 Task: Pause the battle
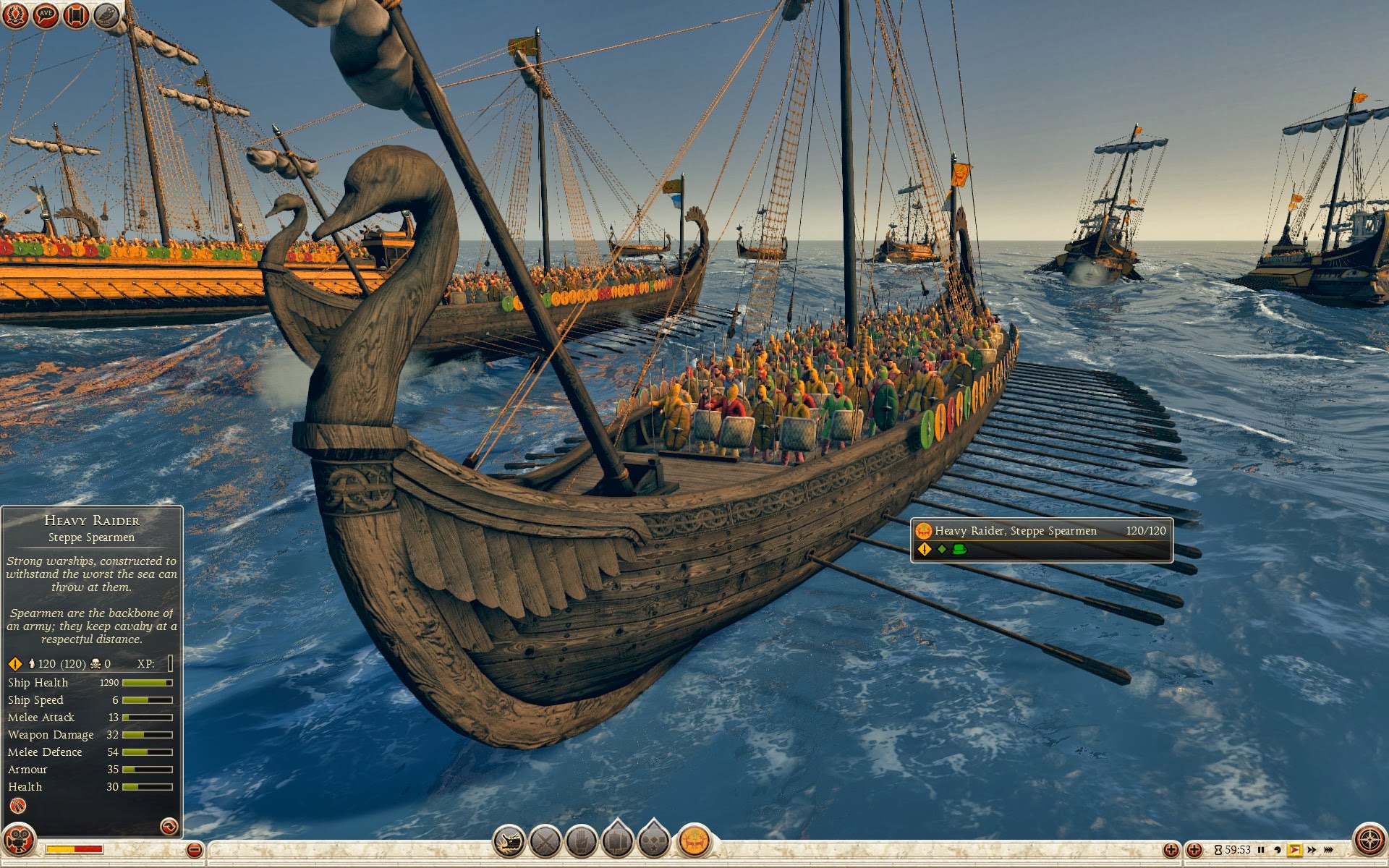(x=1261, y=850)
